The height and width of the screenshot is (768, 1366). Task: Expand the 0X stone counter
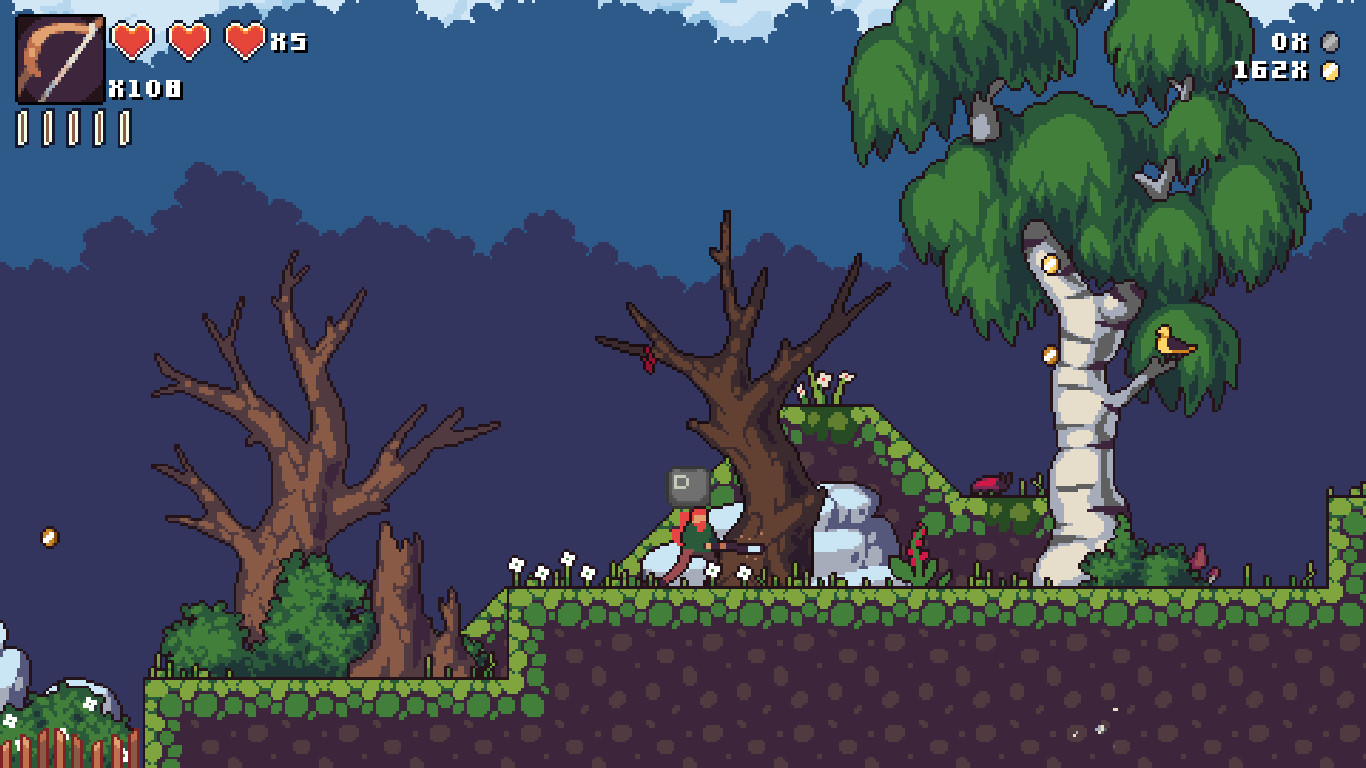pos(1288,44)
